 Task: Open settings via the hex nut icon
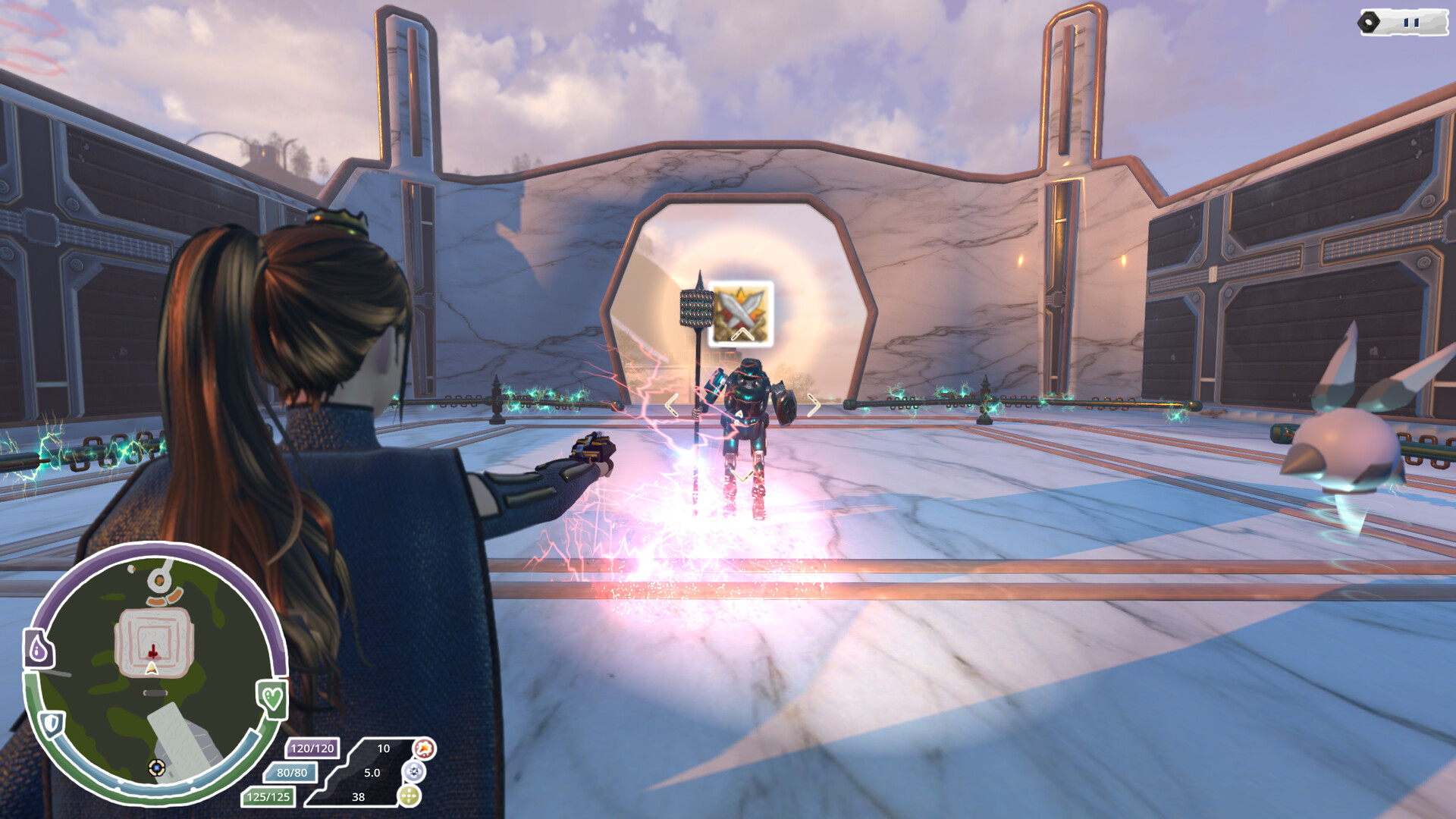click(x=1368, y=21)
